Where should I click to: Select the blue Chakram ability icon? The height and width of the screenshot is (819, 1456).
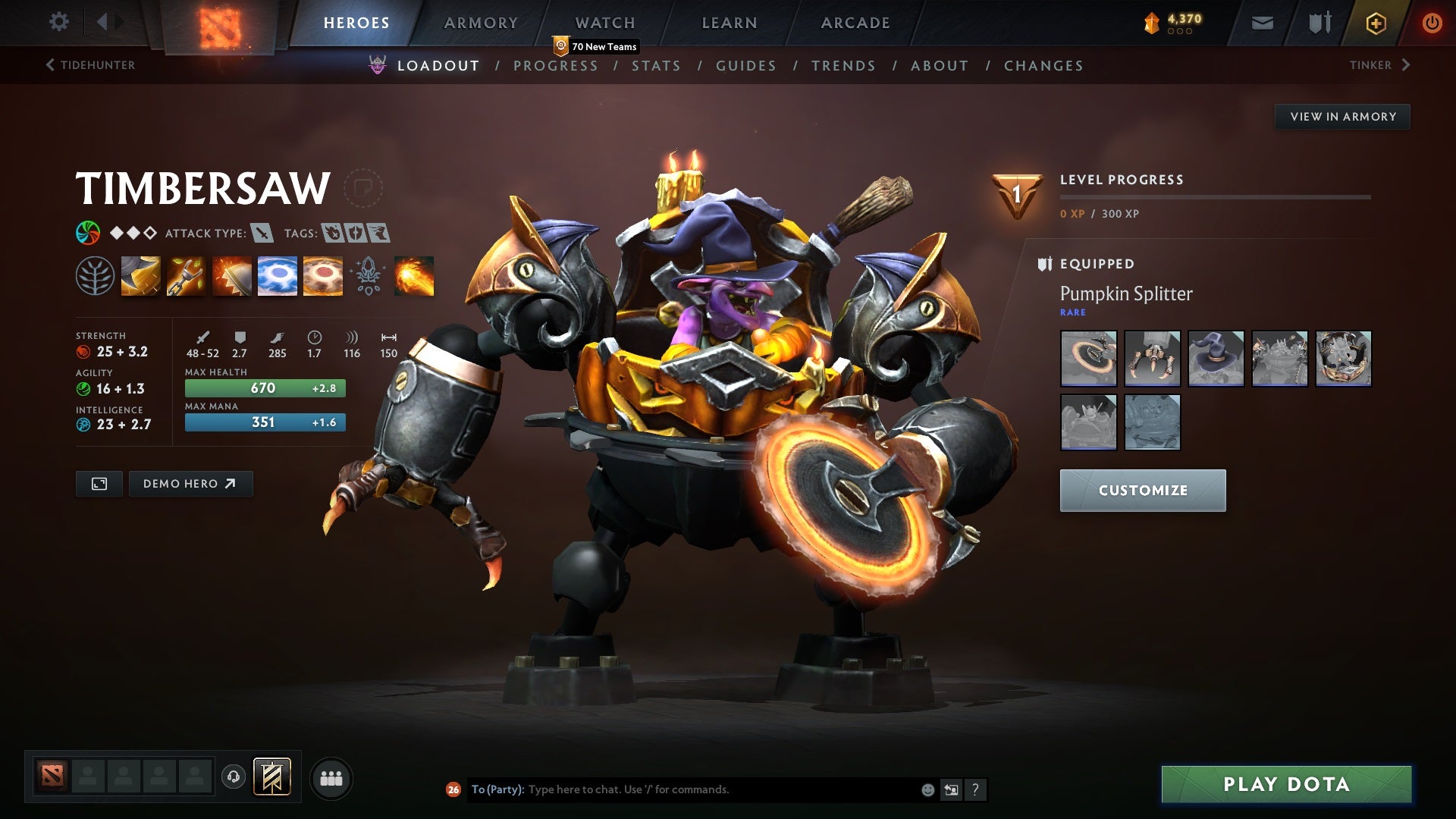click(277, 277)
